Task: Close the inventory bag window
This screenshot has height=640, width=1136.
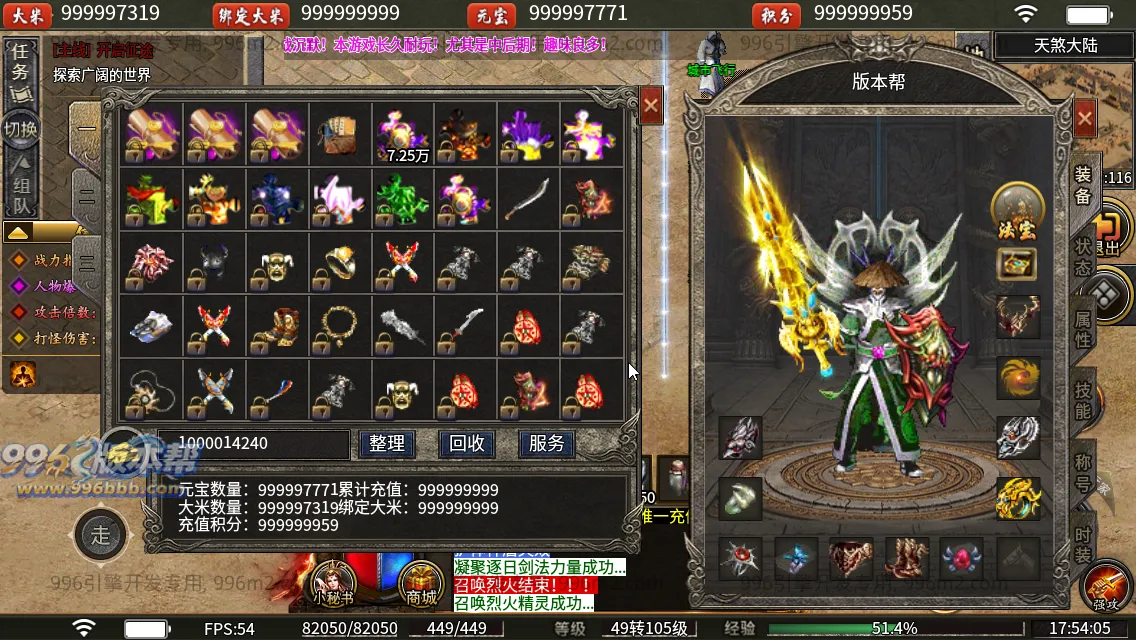Action: (651, 104)
